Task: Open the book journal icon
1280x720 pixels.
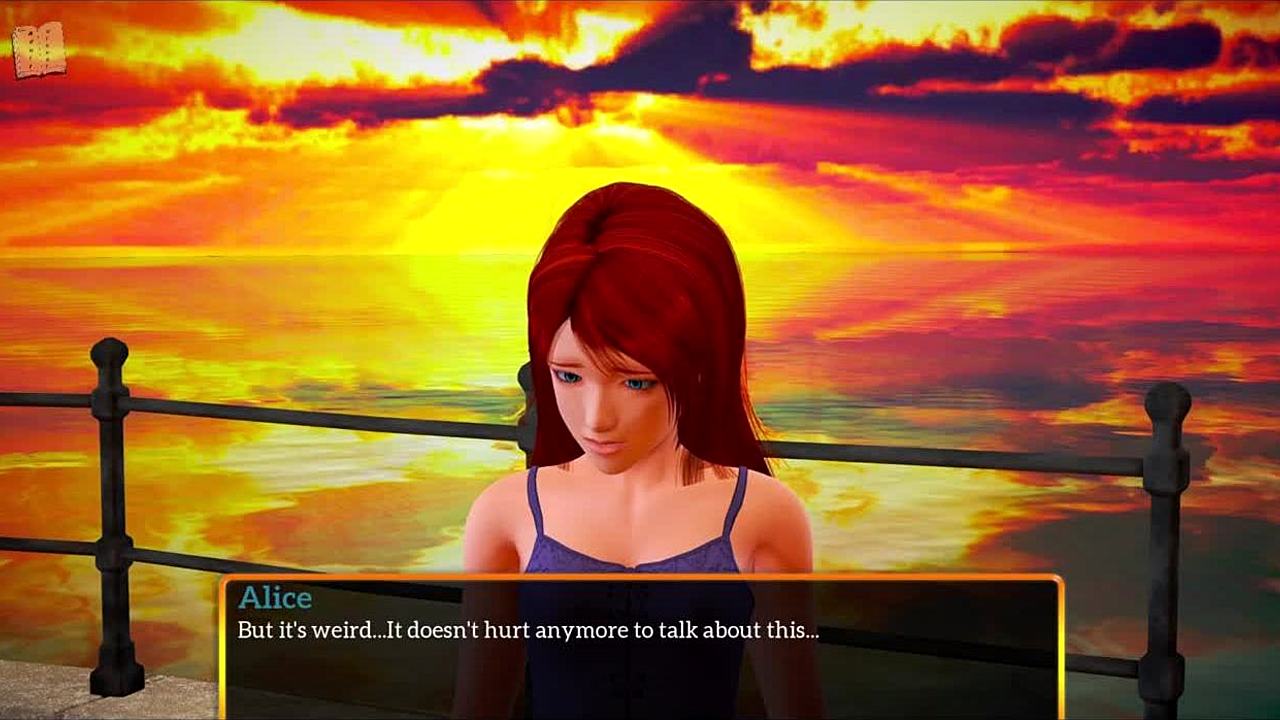Action: coord(39,50)
